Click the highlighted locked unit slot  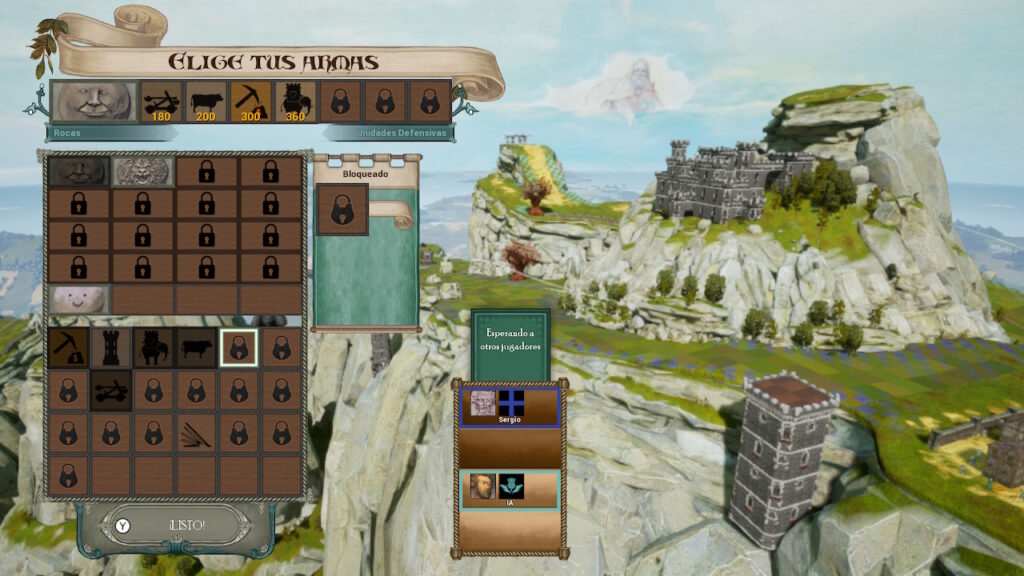[239, 347]
